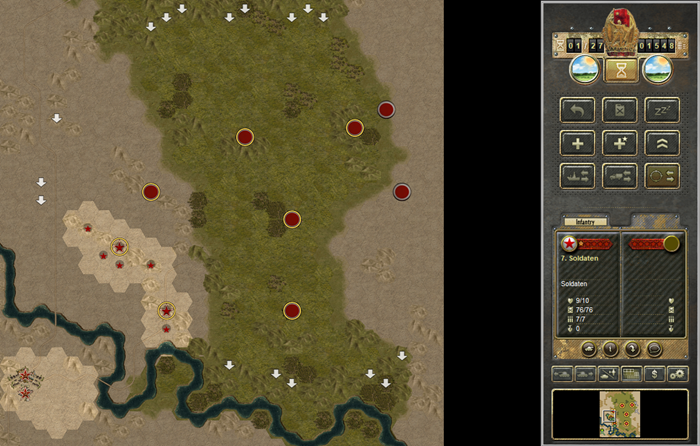Upgrade the unit with the double-chevron button

662,143
